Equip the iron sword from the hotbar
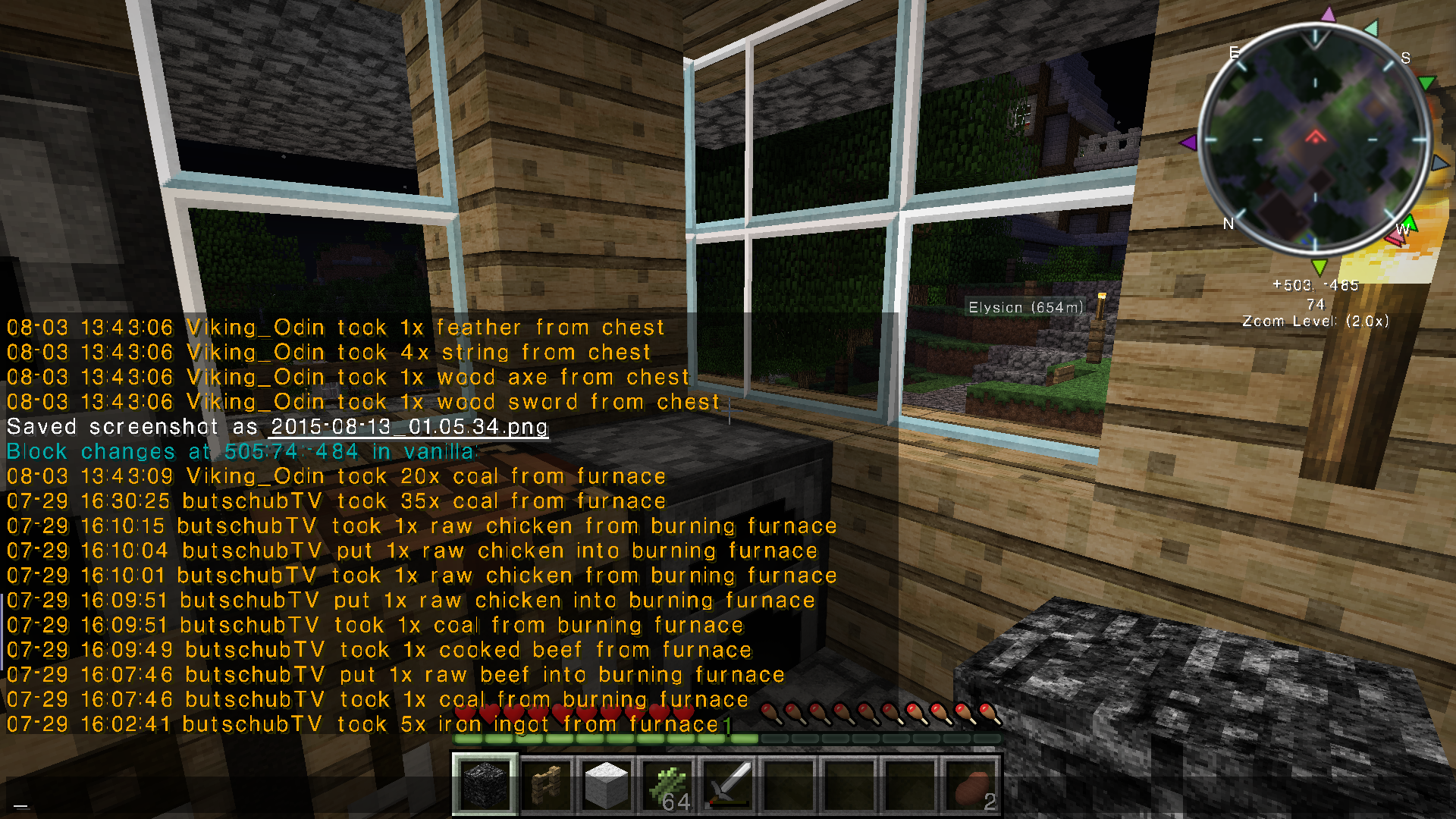 (x=728, y=784)
